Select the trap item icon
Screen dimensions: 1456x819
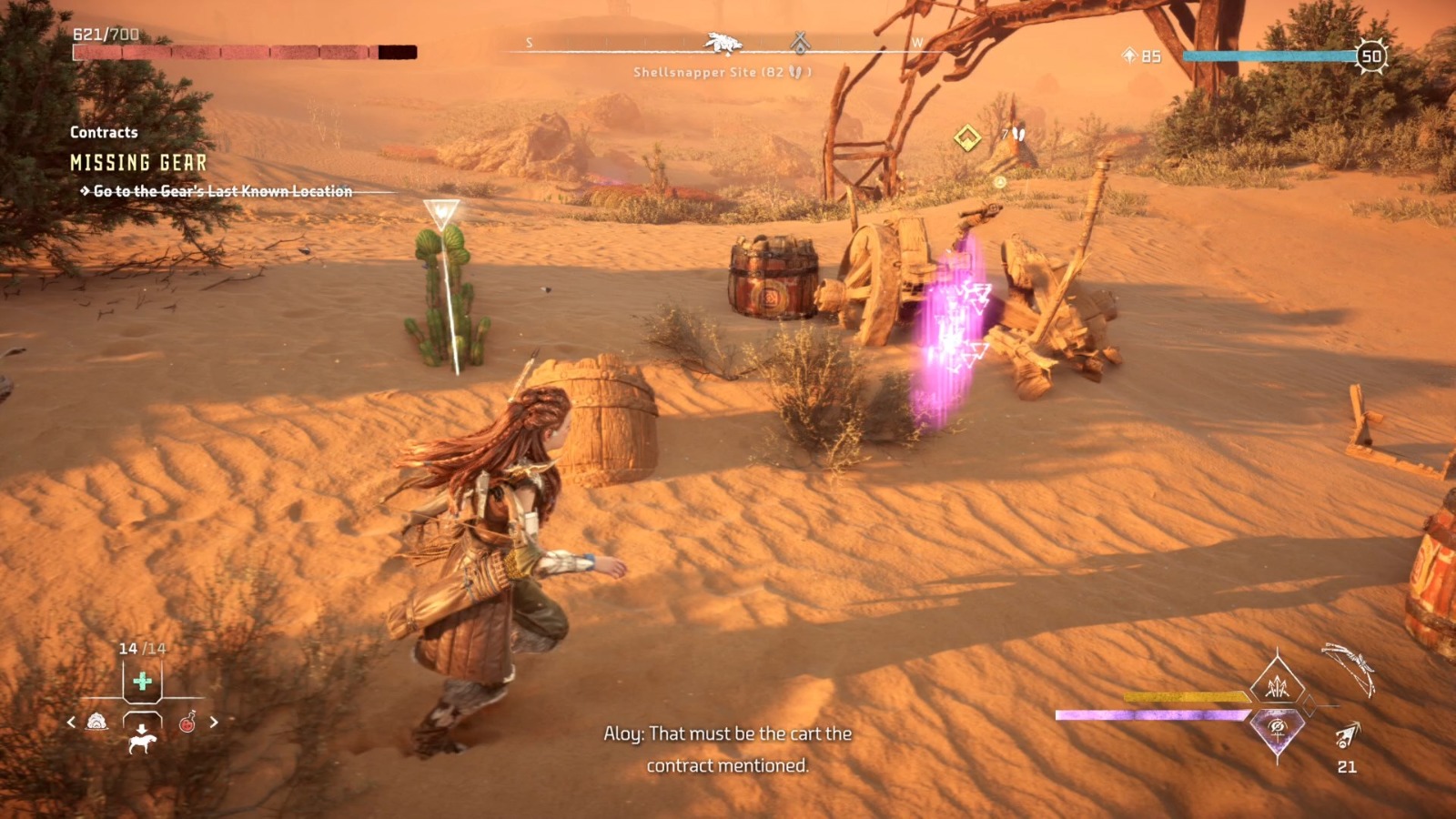point(97,723)
